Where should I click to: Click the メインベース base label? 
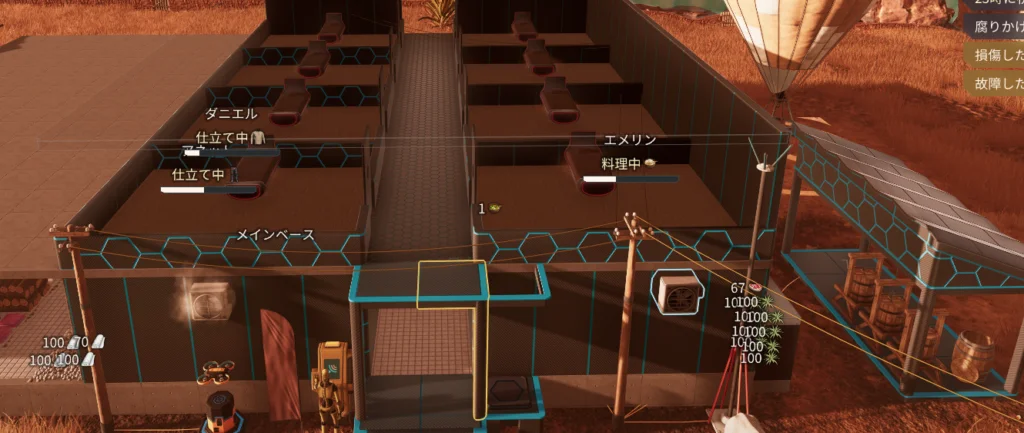click(275, 235)
